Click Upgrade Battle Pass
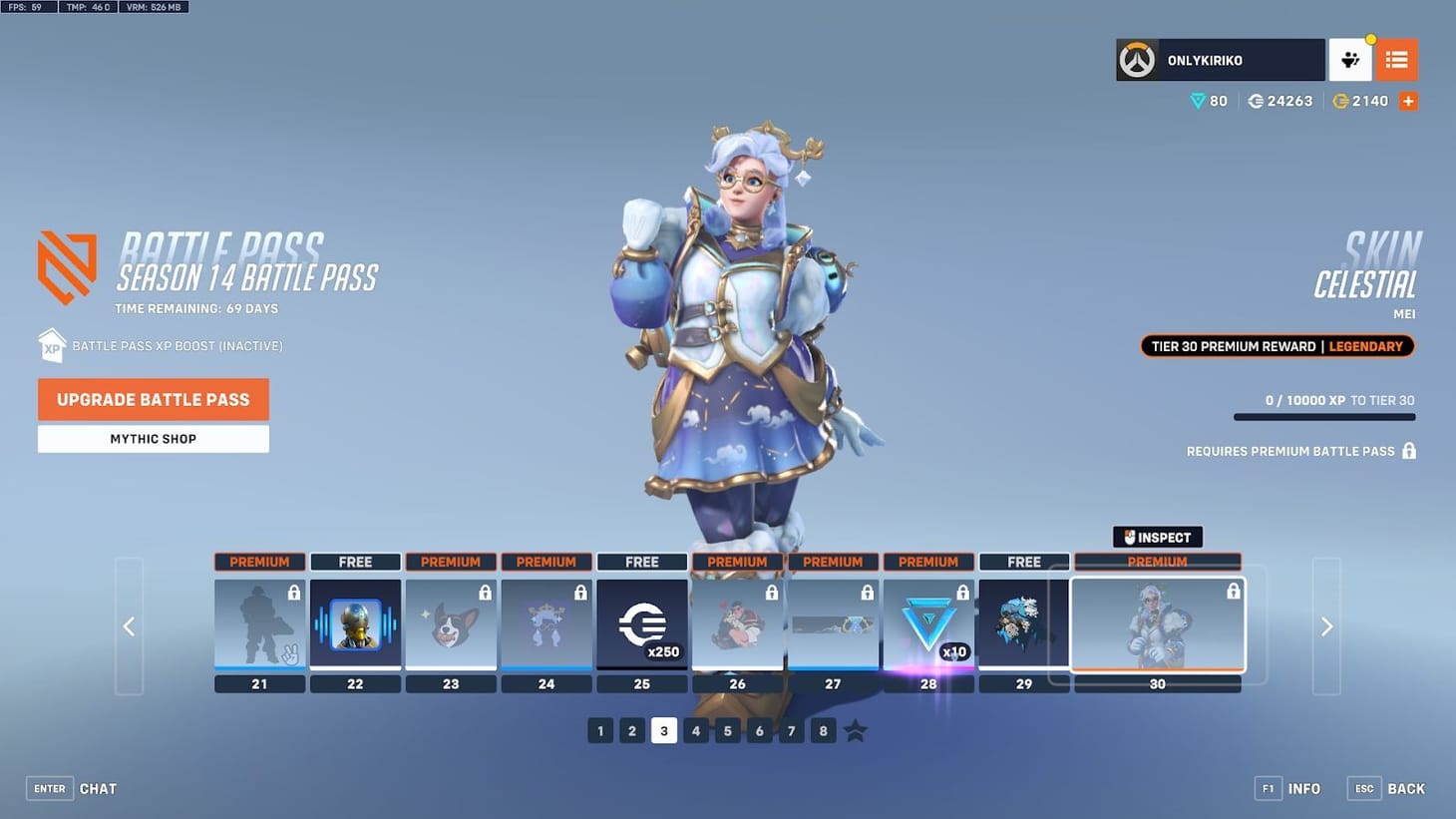 tap(153, 399)
